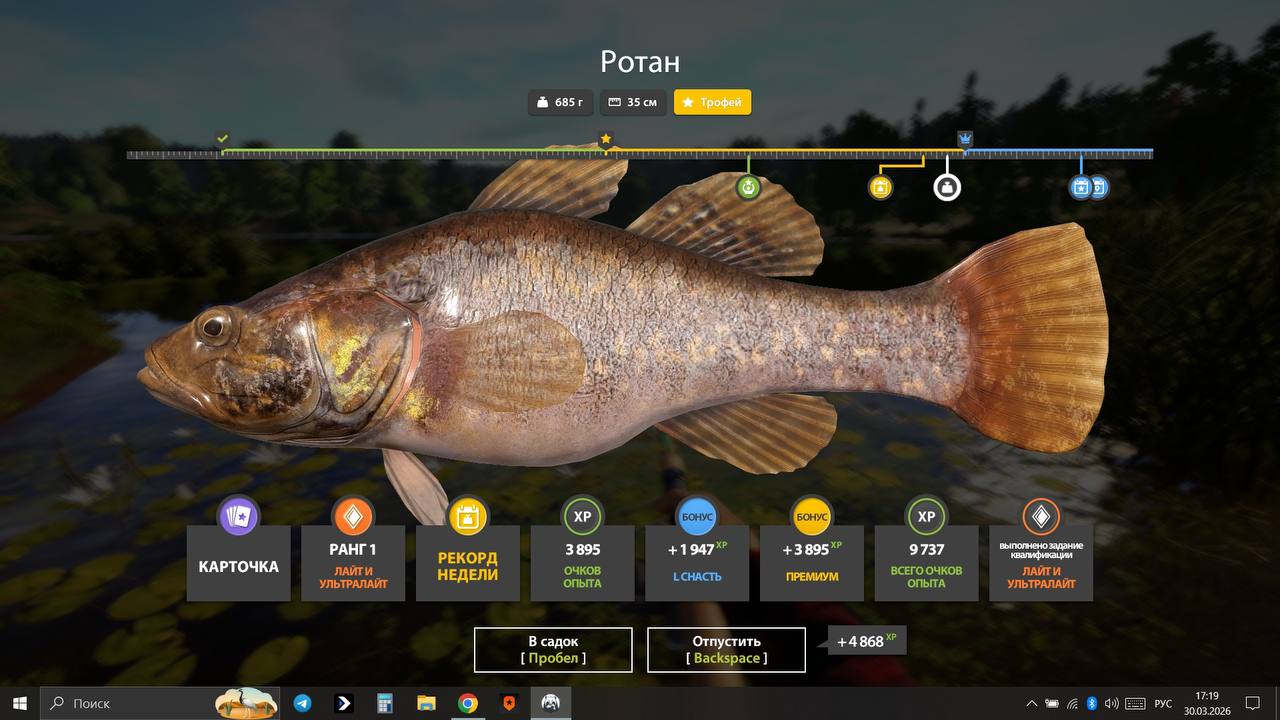
Task: Put the fish in the keepnet (В садок)
Action: pos(553,650)
